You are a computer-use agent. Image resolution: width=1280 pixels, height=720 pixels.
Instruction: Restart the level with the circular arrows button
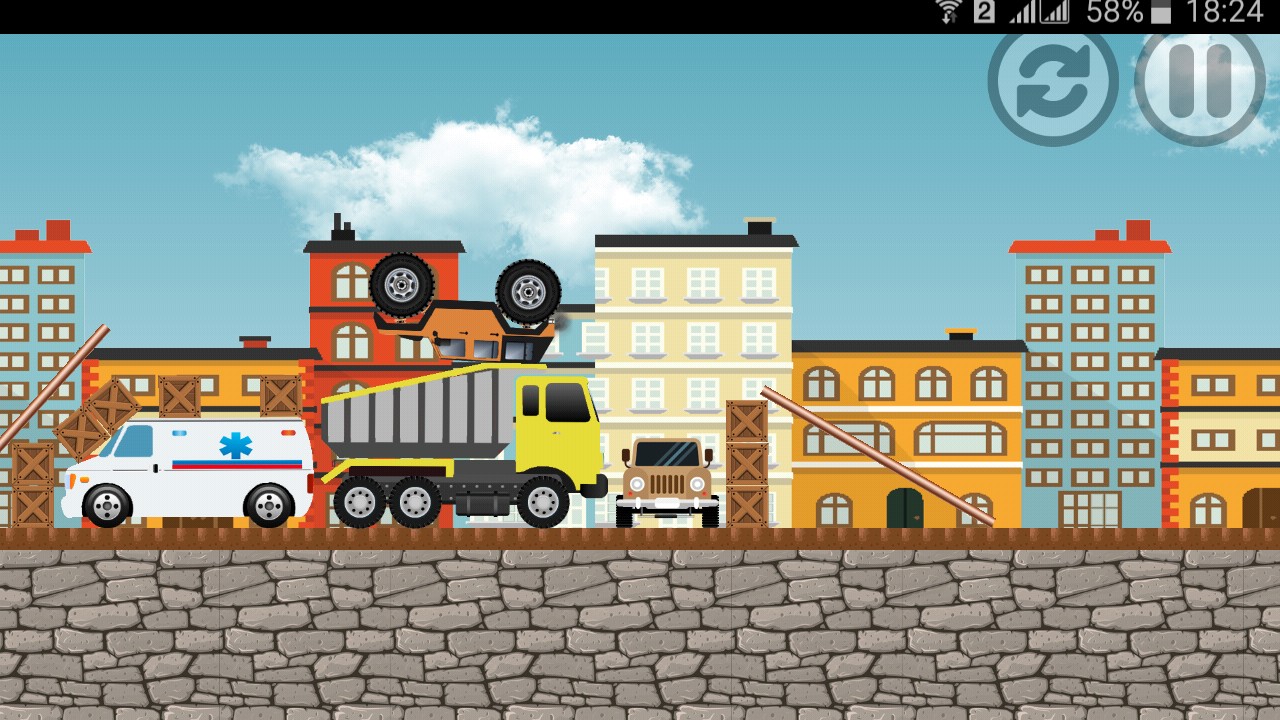click(x=1052, y=85)
